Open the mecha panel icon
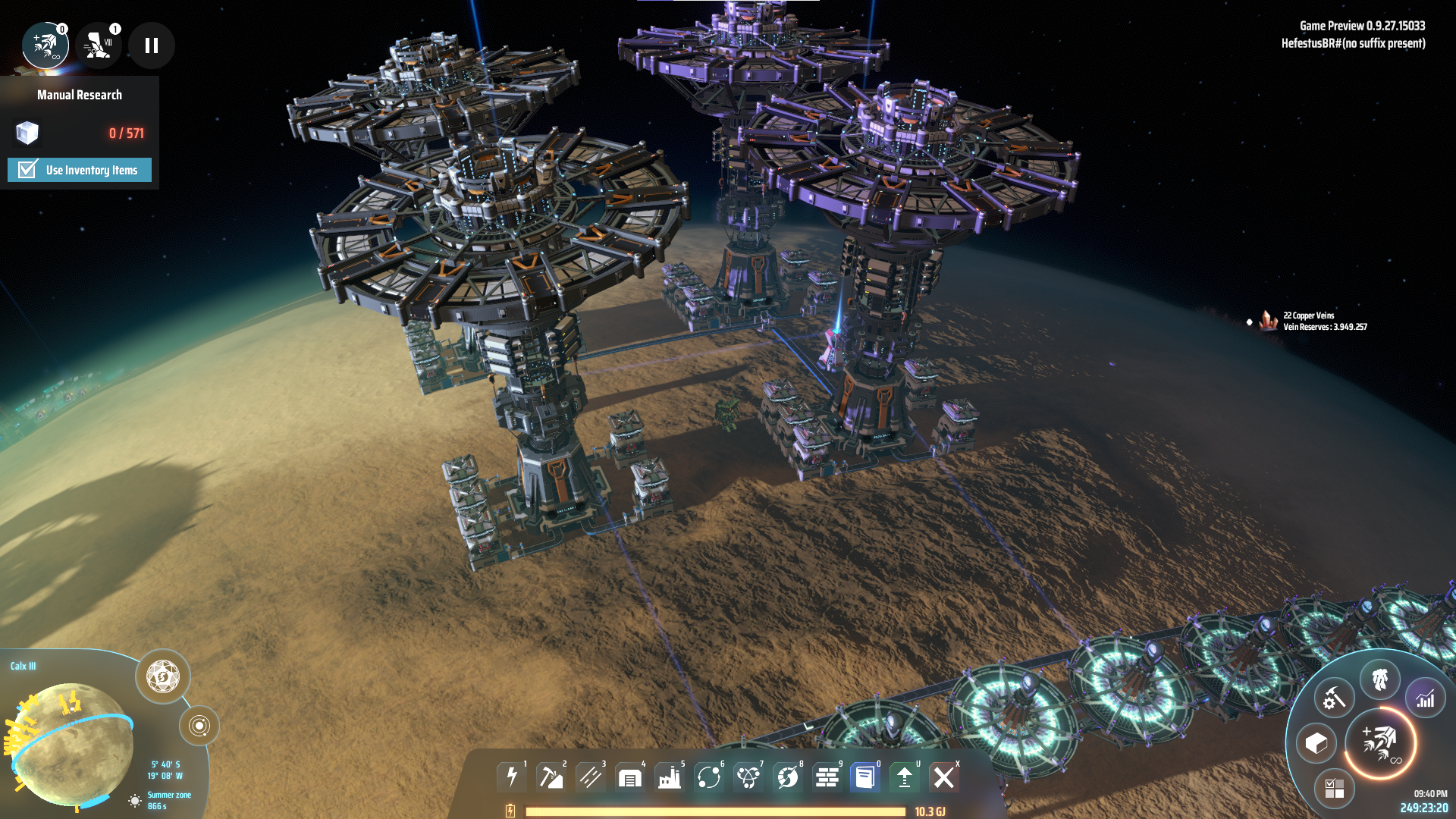1456x819 pixels. [x=1380, y=679]
